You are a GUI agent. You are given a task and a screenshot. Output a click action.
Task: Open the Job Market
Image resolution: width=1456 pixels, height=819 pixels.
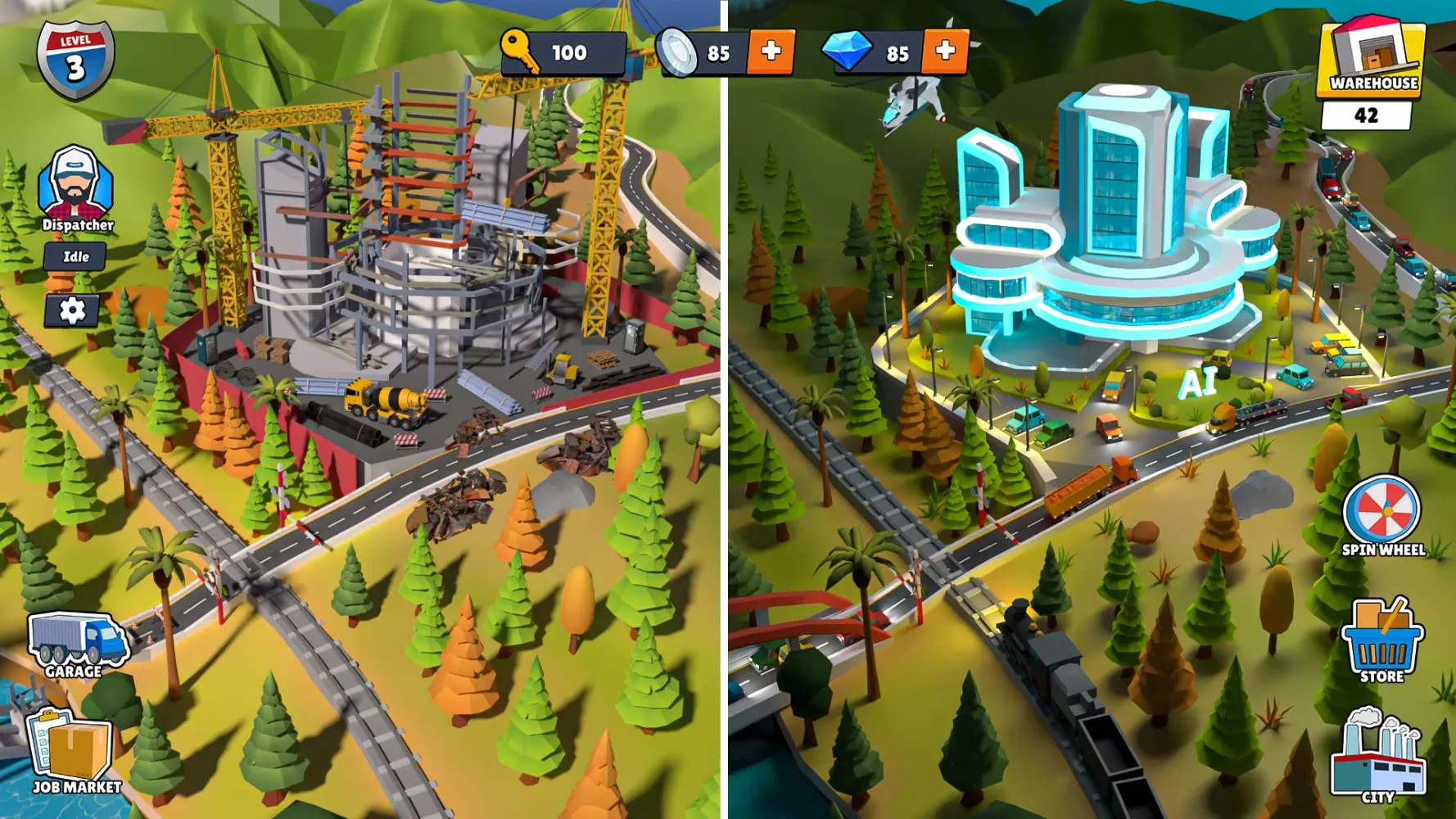click(x=72, y=745)
